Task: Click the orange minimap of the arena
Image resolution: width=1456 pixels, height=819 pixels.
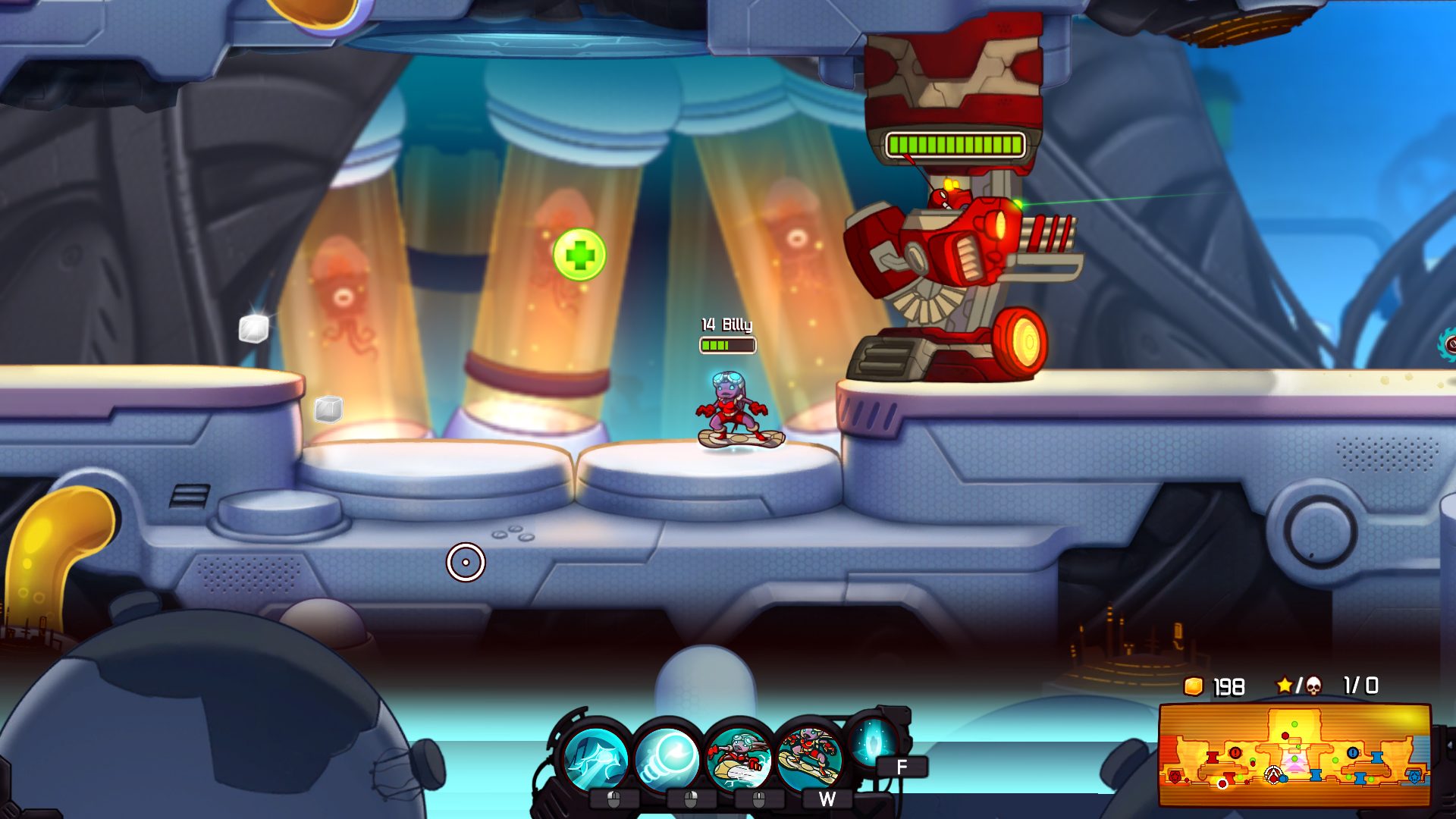Action: pos(1294,755)
